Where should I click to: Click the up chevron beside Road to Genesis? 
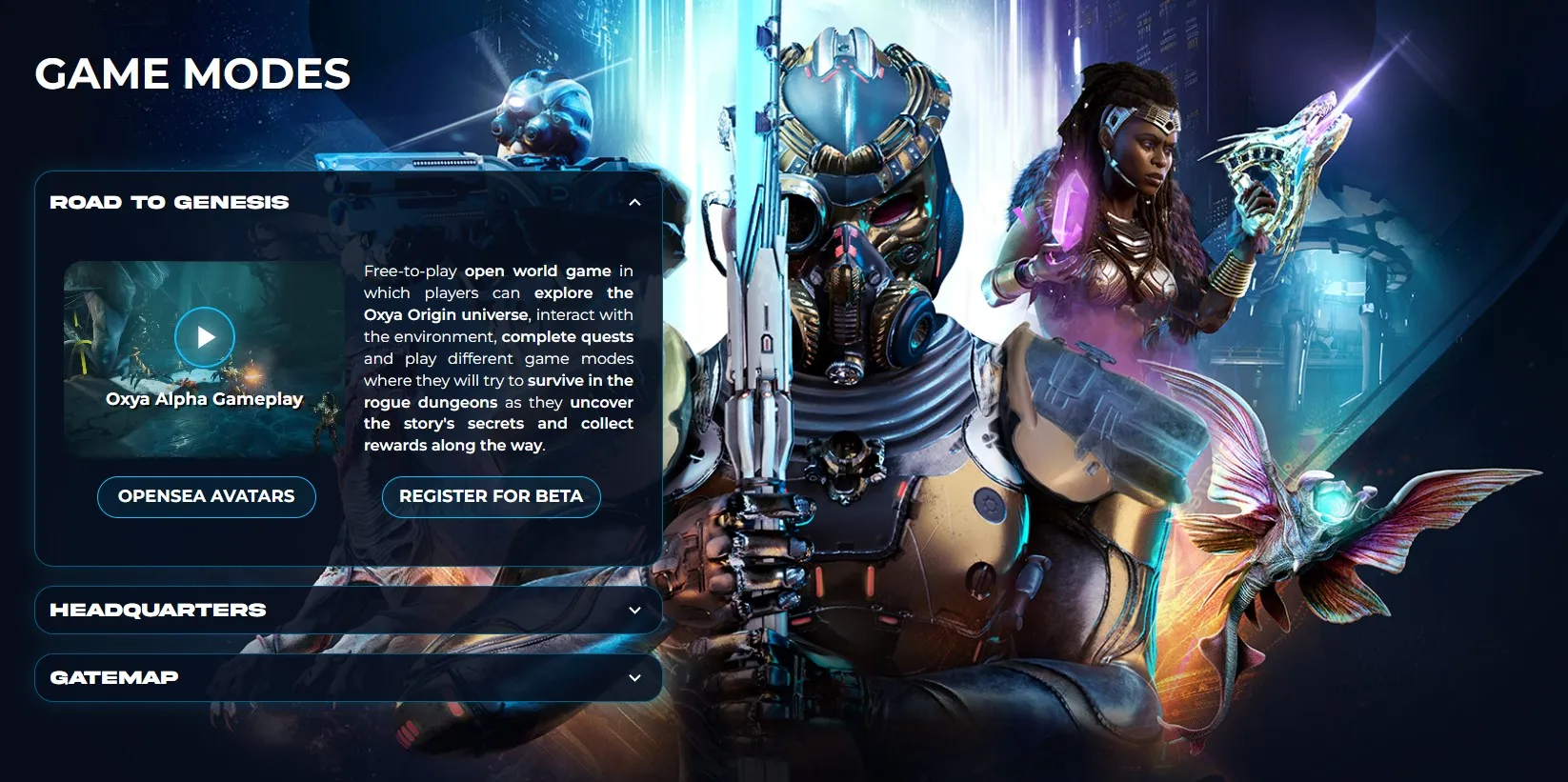point(634,202)
